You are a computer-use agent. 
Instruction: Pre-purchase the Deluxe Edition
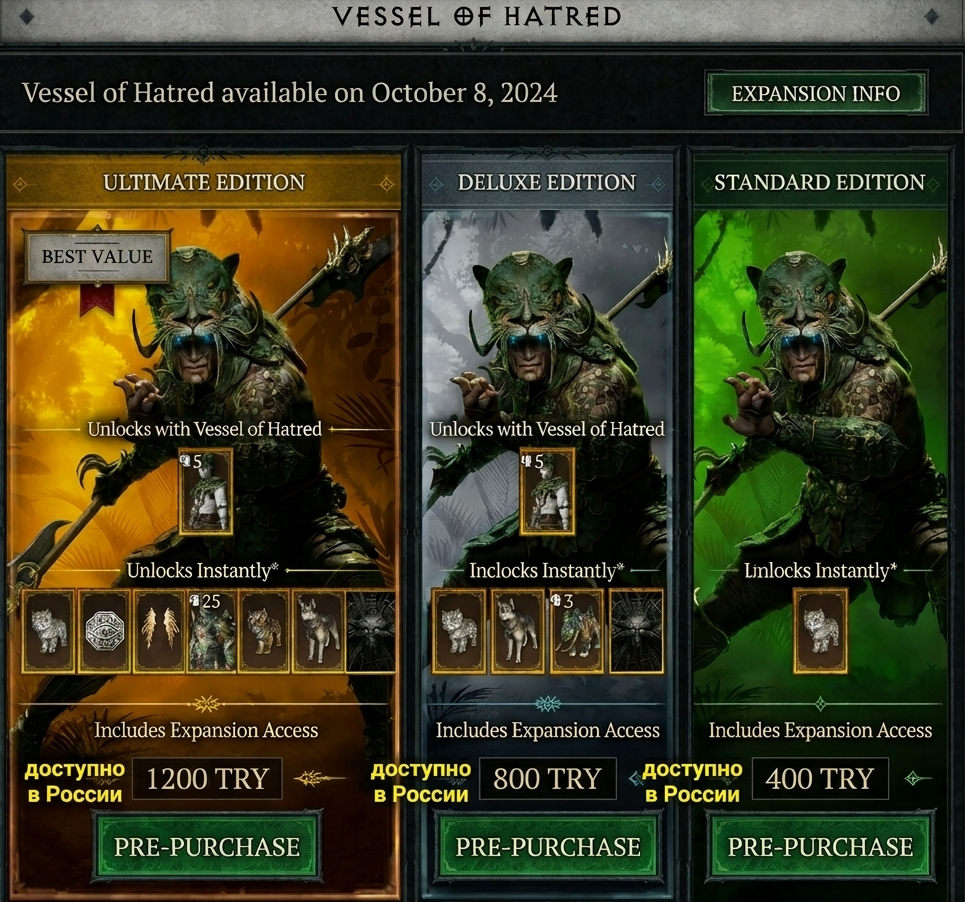click(x=548, y=847)
